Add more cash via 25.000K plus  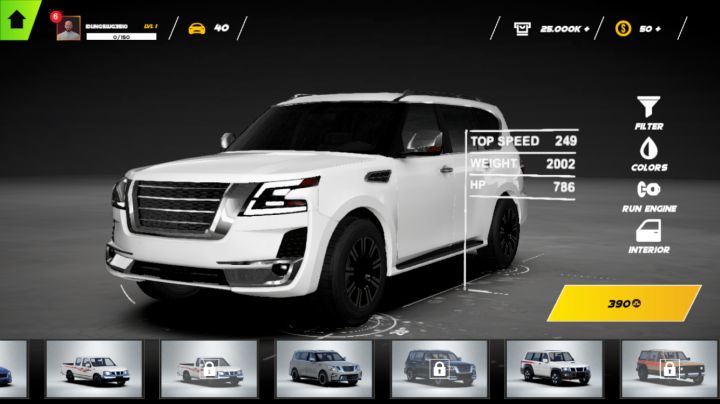click(551, 28)
